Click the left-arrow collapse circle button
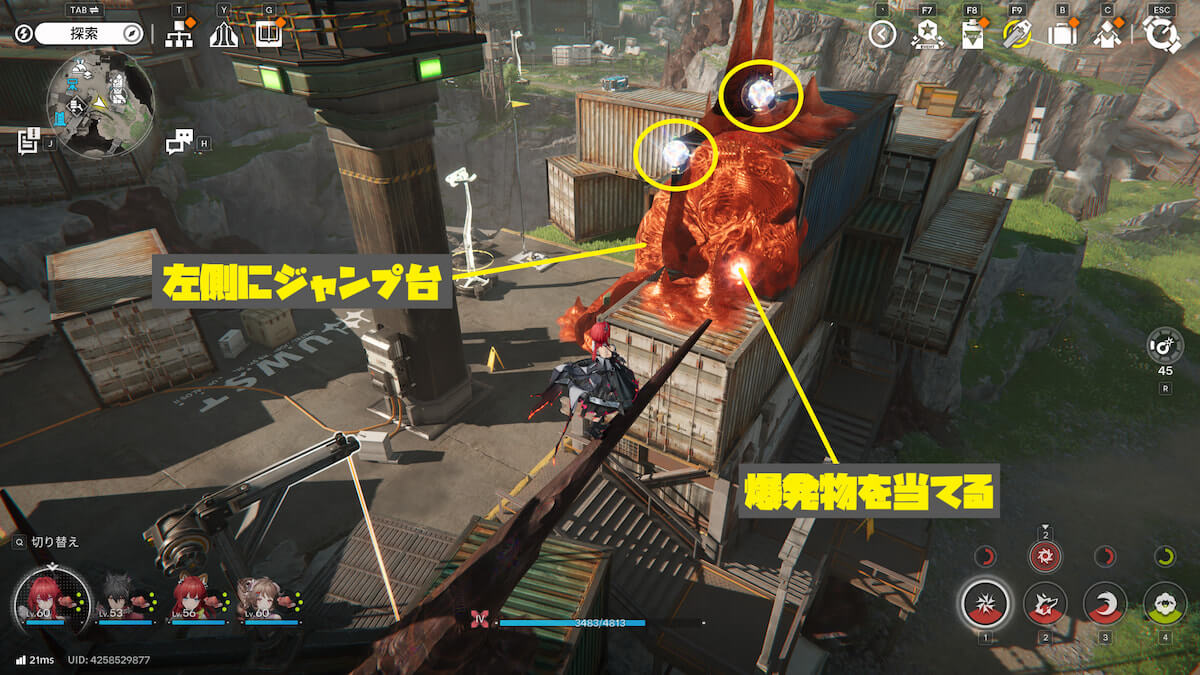The height and width of the screenshot is (675, 1200). point(881,35)
